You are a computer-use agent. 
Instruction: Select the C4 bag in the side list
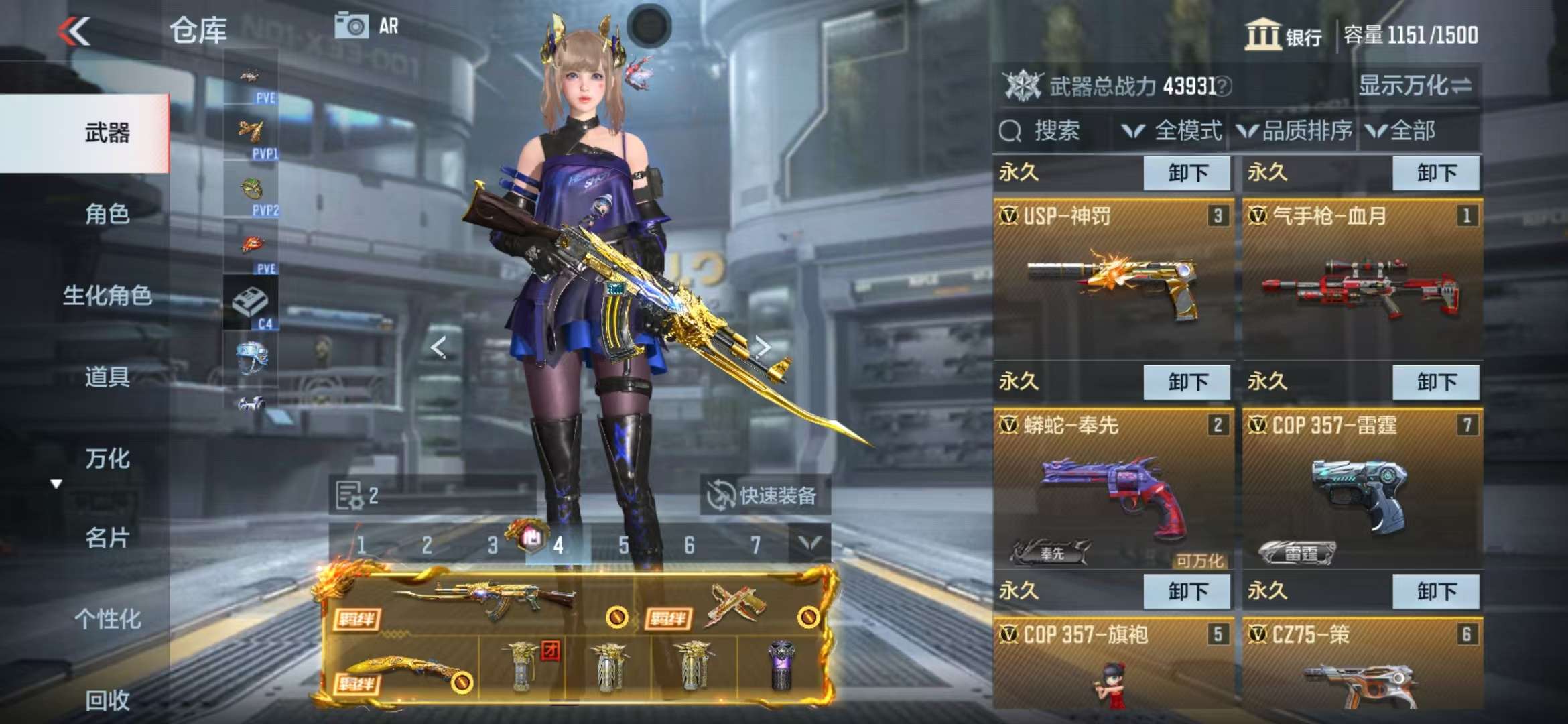click(x=251, y=304)
